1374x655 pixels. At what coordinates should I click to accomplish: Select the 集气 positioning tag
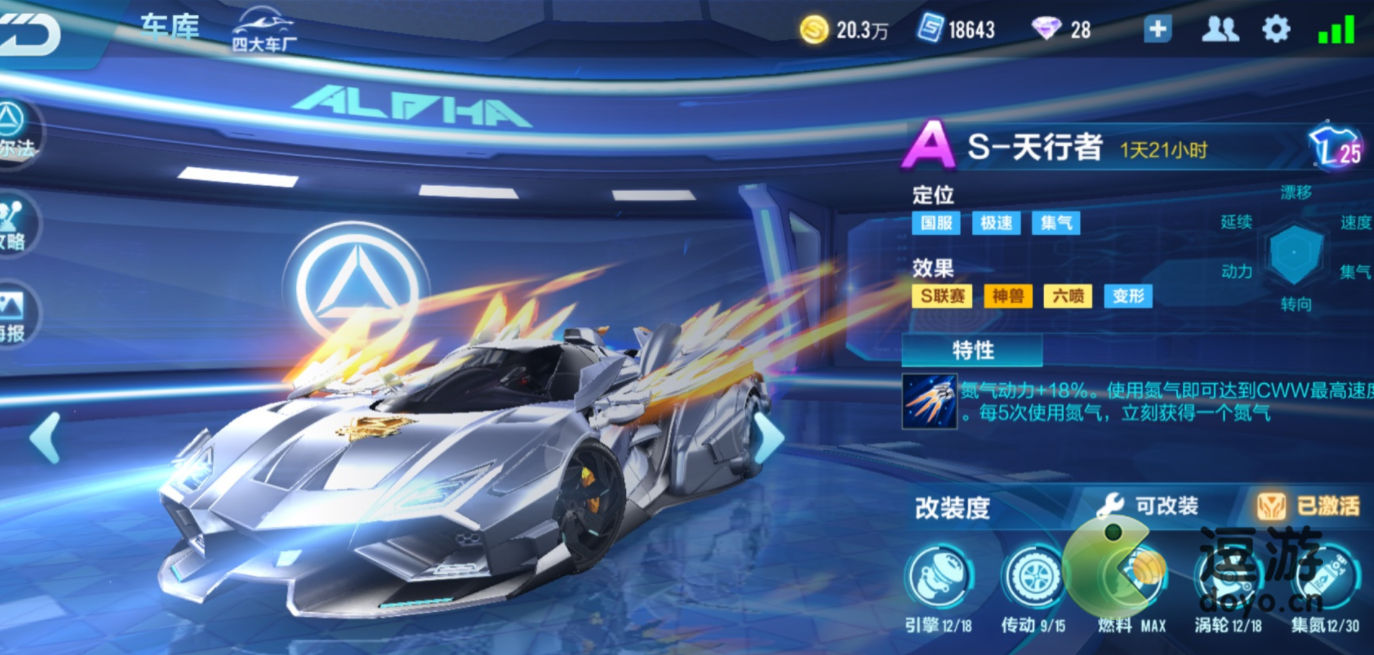pos(1056,223)
